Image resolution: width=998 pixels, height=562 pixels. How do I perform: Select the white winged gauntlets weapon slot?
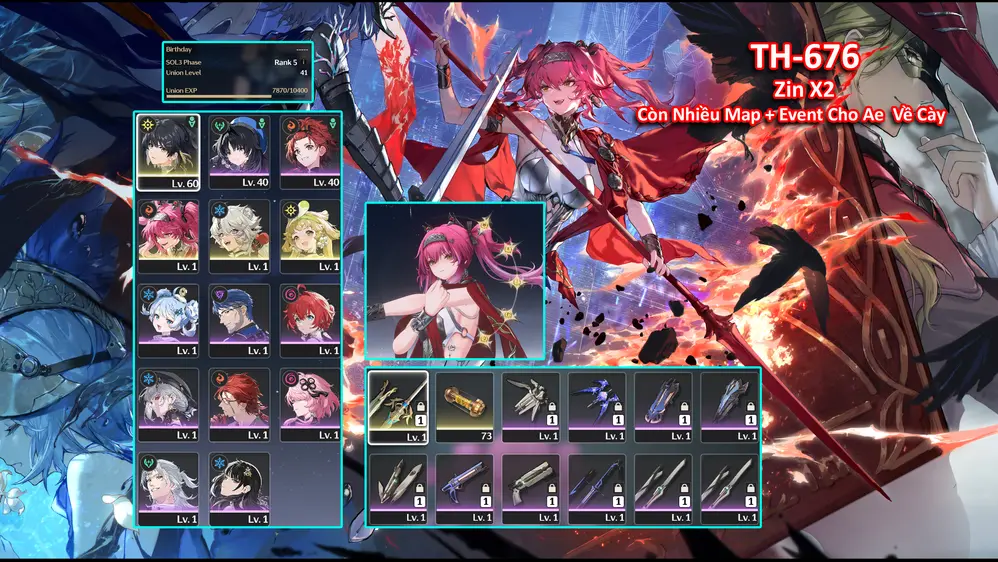(530, 407)
